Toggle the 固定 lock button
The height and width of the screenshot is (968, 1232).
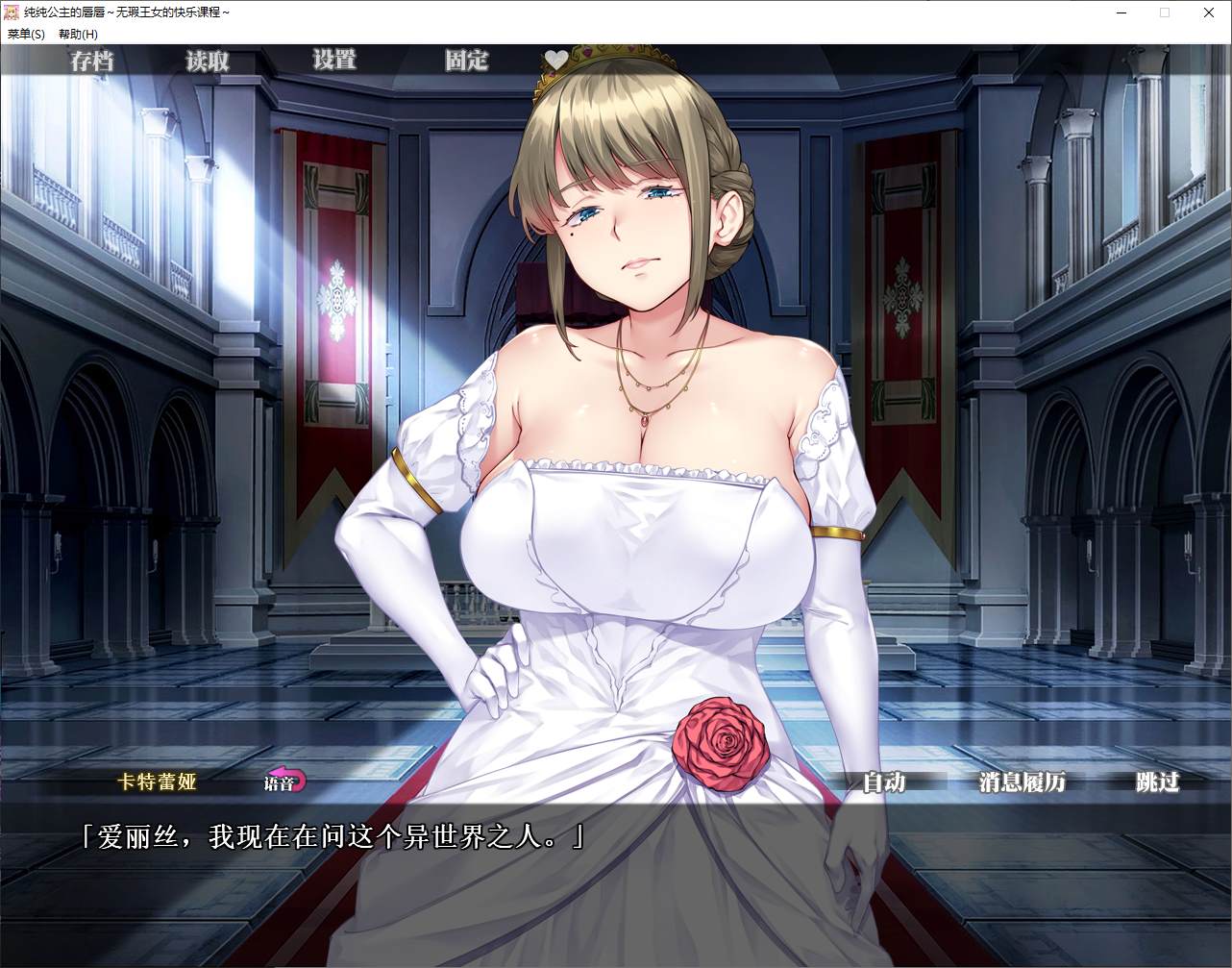point(466,62)
